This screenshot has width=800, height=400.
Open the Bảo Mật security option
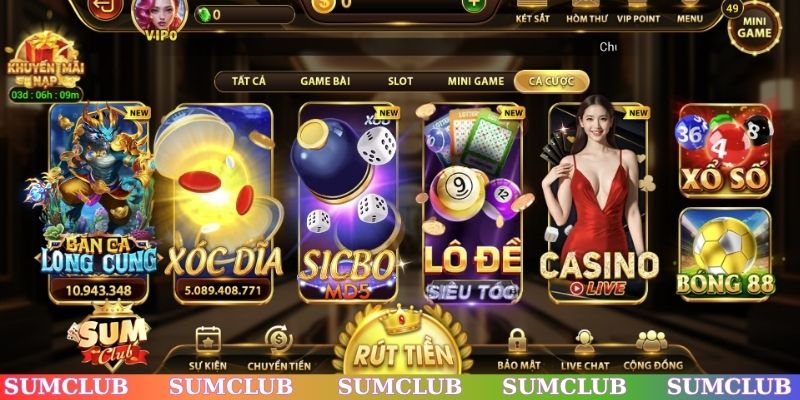(x=517, y=348)
